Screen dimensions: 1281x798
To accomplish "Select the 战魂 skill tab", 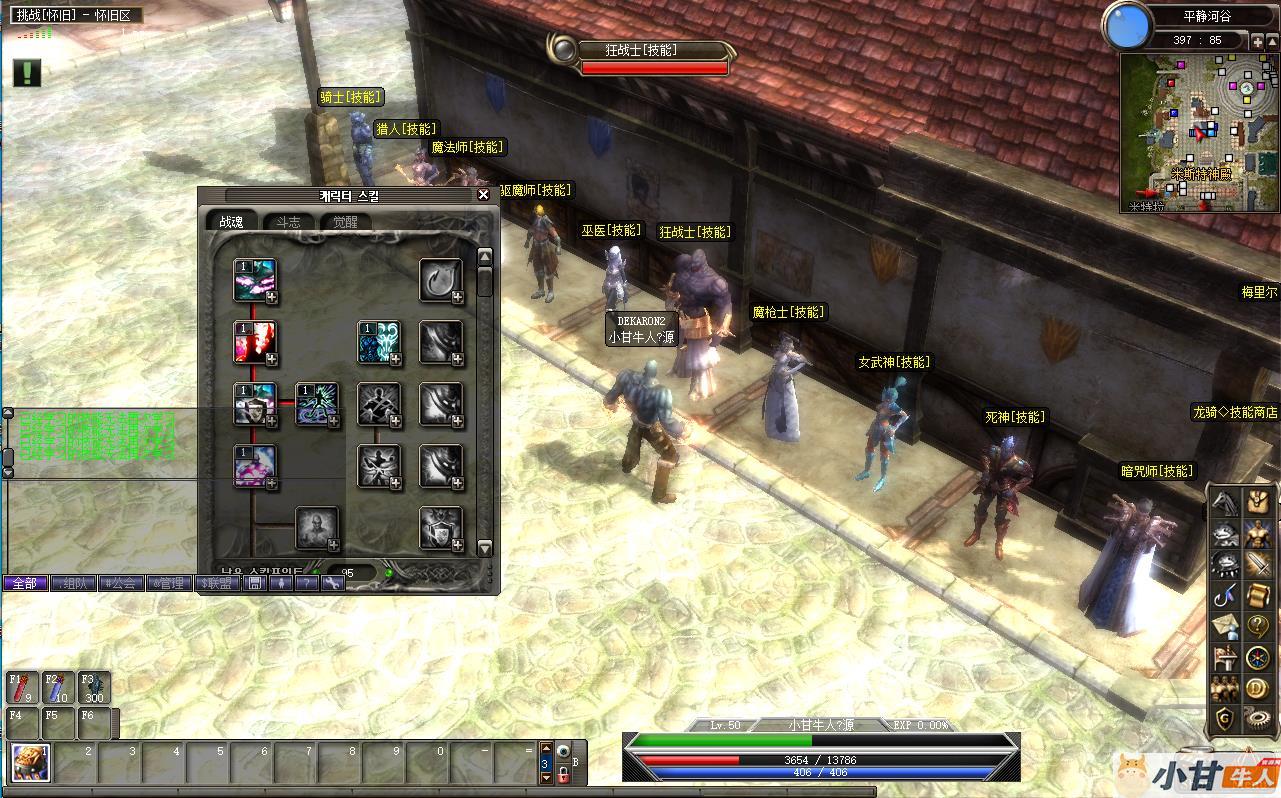I will 231,222.
